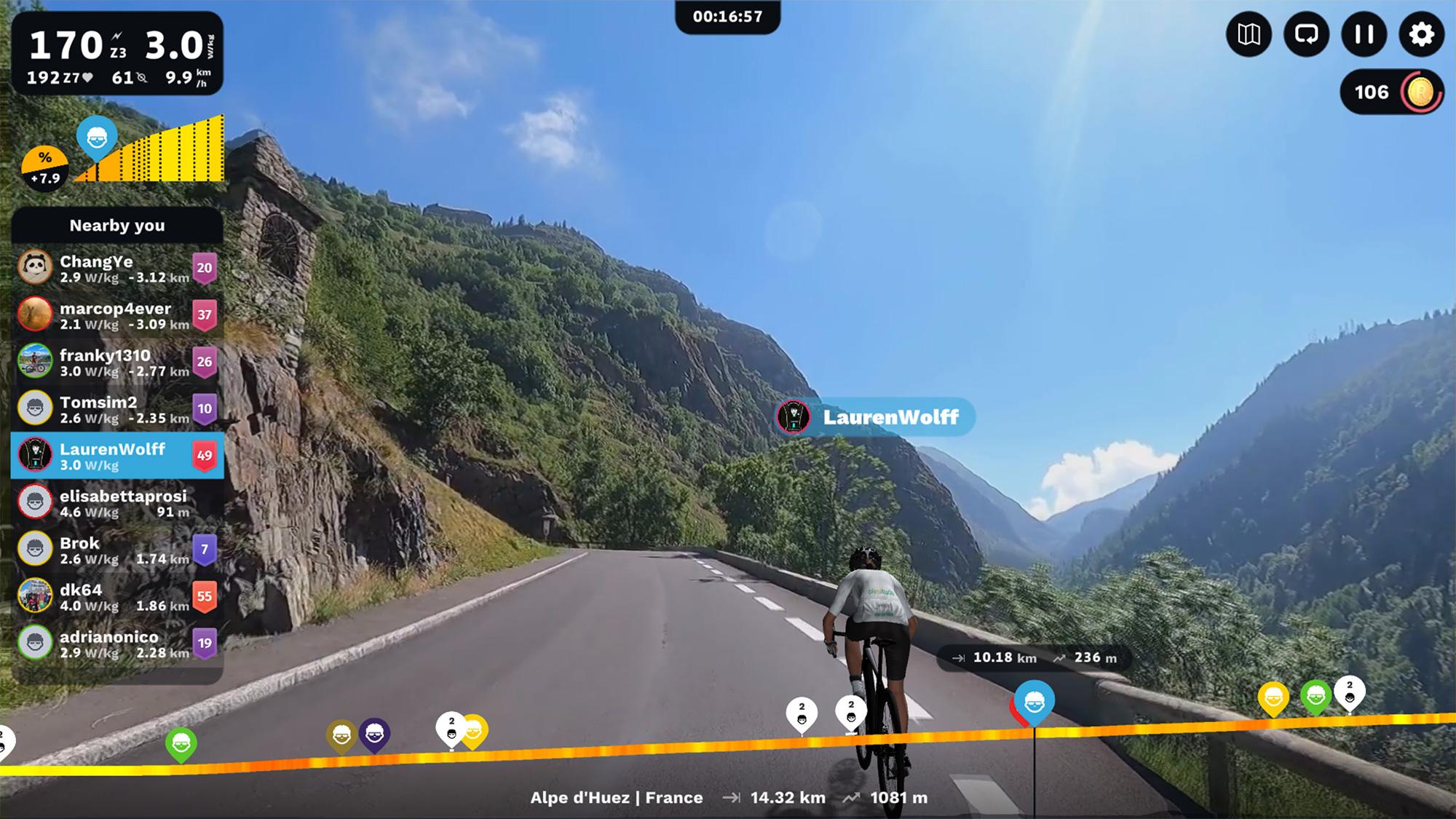Choose rider franky1310 from the list
Screen dimensions: 1456x819
tap(116, 362)
